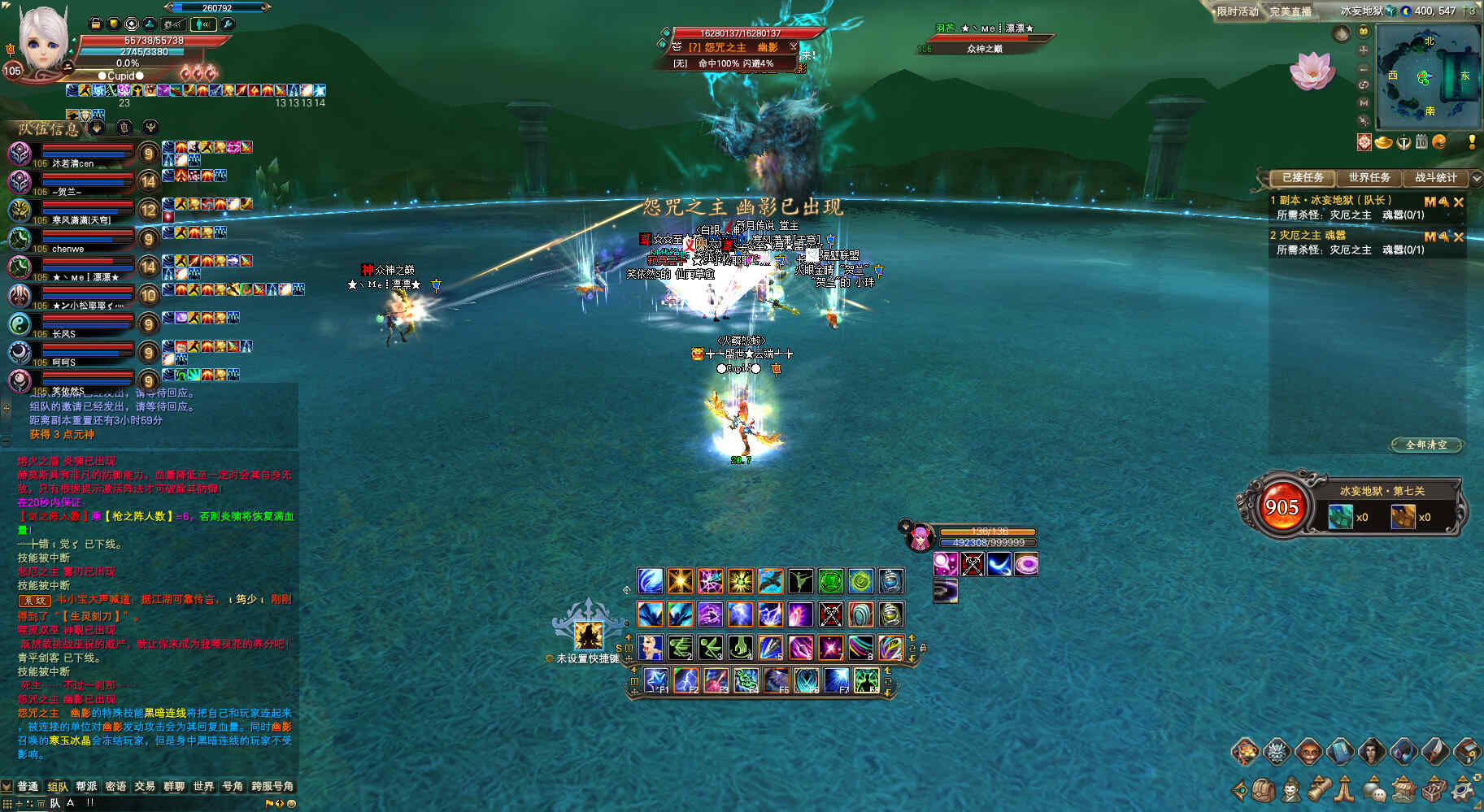Open the 战斗统计 combat statistics tab

coord(1436,177)
